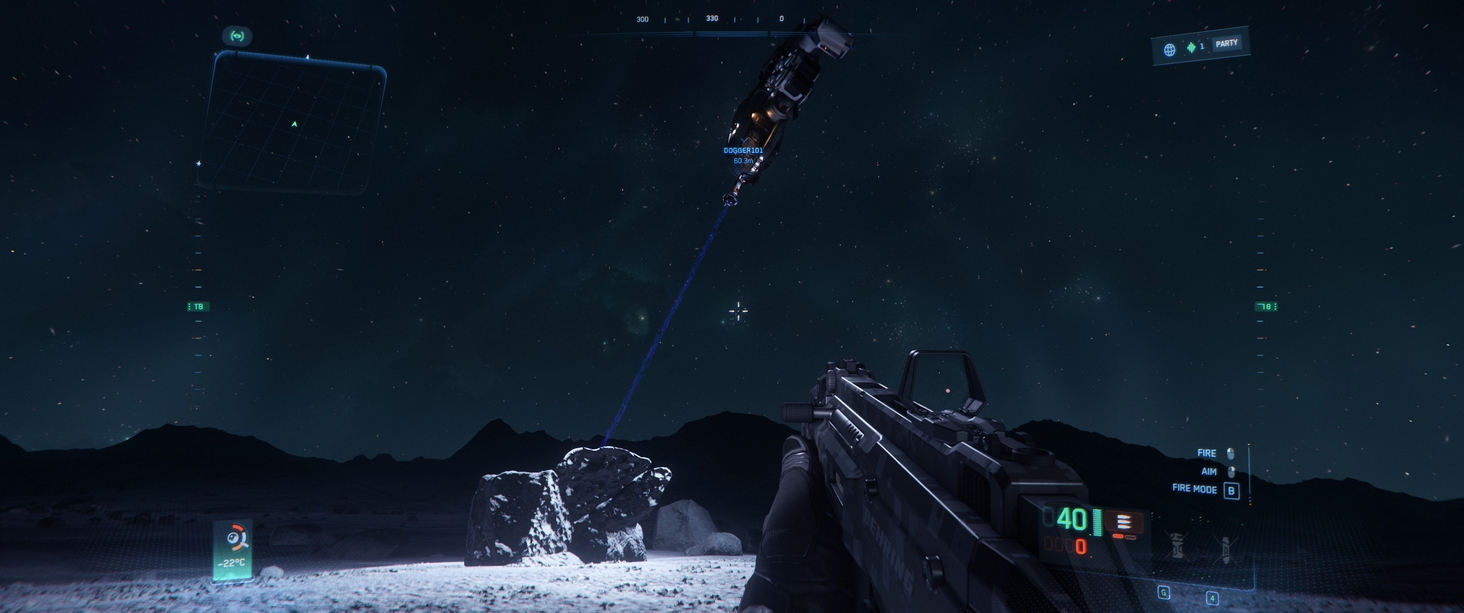Image resolution: width=1464 pixels, height=613 pixels.
Task: Open the player vitals status widget
Action: coord(233,549)
